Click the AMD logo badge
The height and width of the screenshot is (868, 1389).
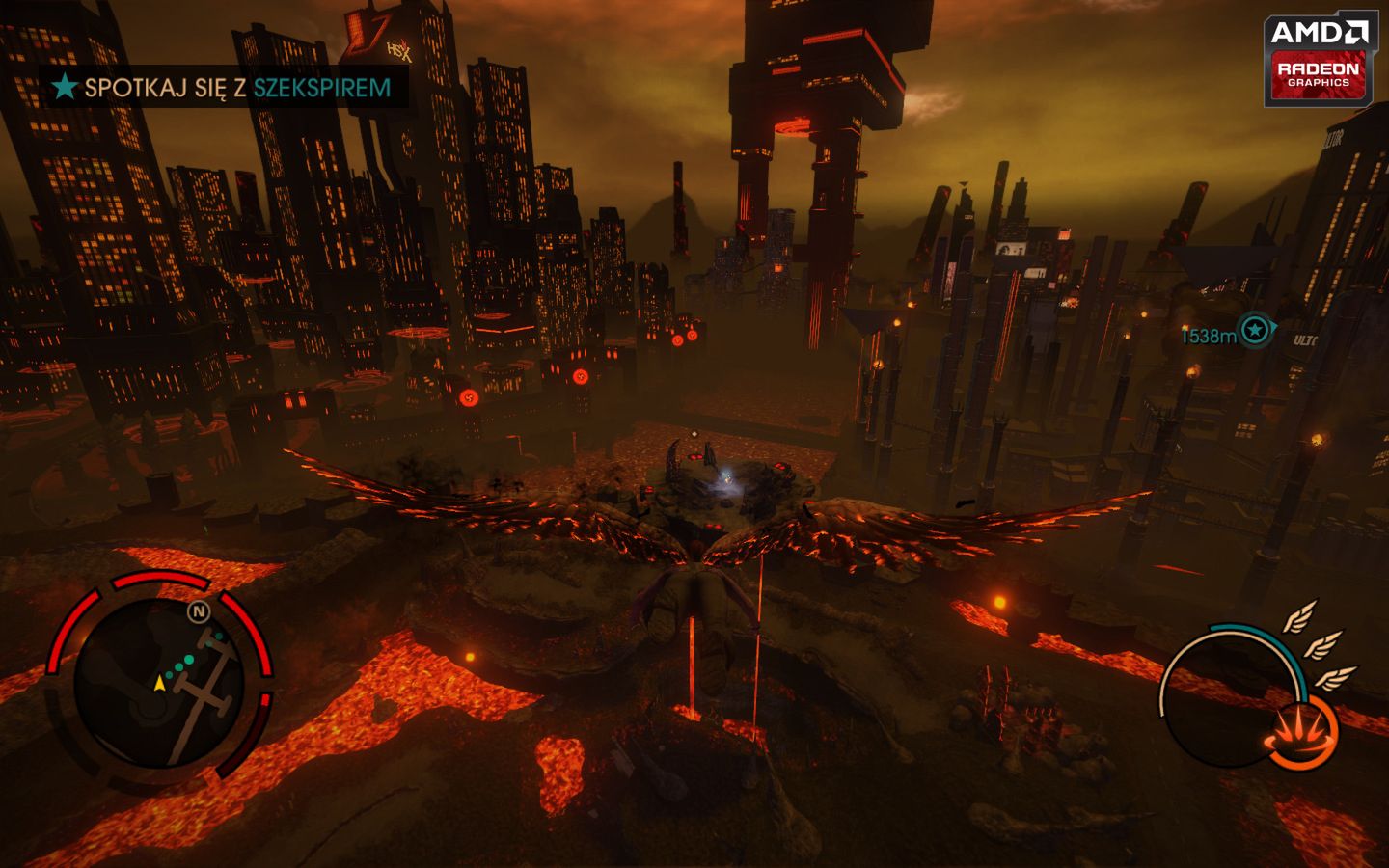(1319, 29)
